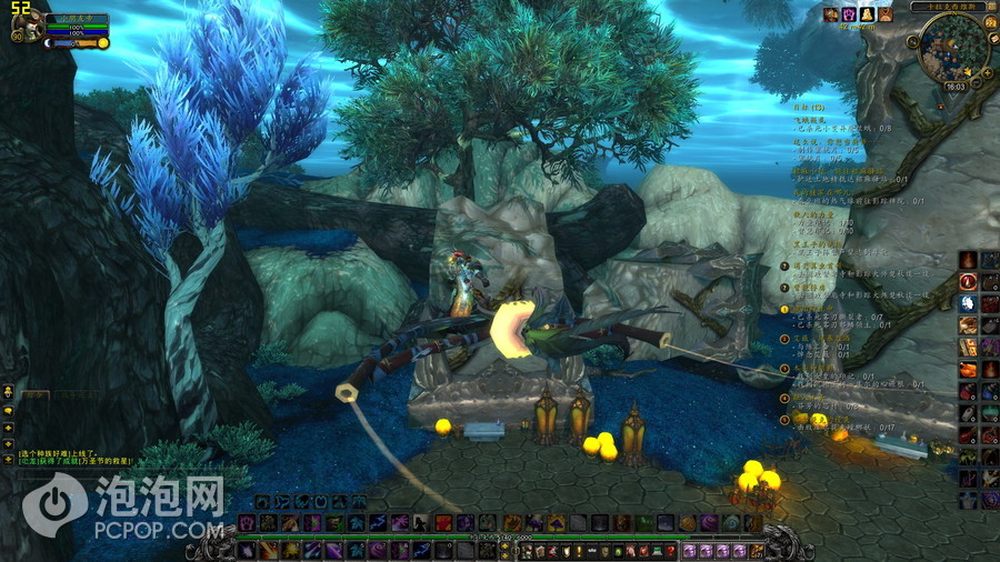Image resolution: width=1000 pixels, height=562 pixels.
Task: Open the first purple bag slot
Action: [690, 550]
